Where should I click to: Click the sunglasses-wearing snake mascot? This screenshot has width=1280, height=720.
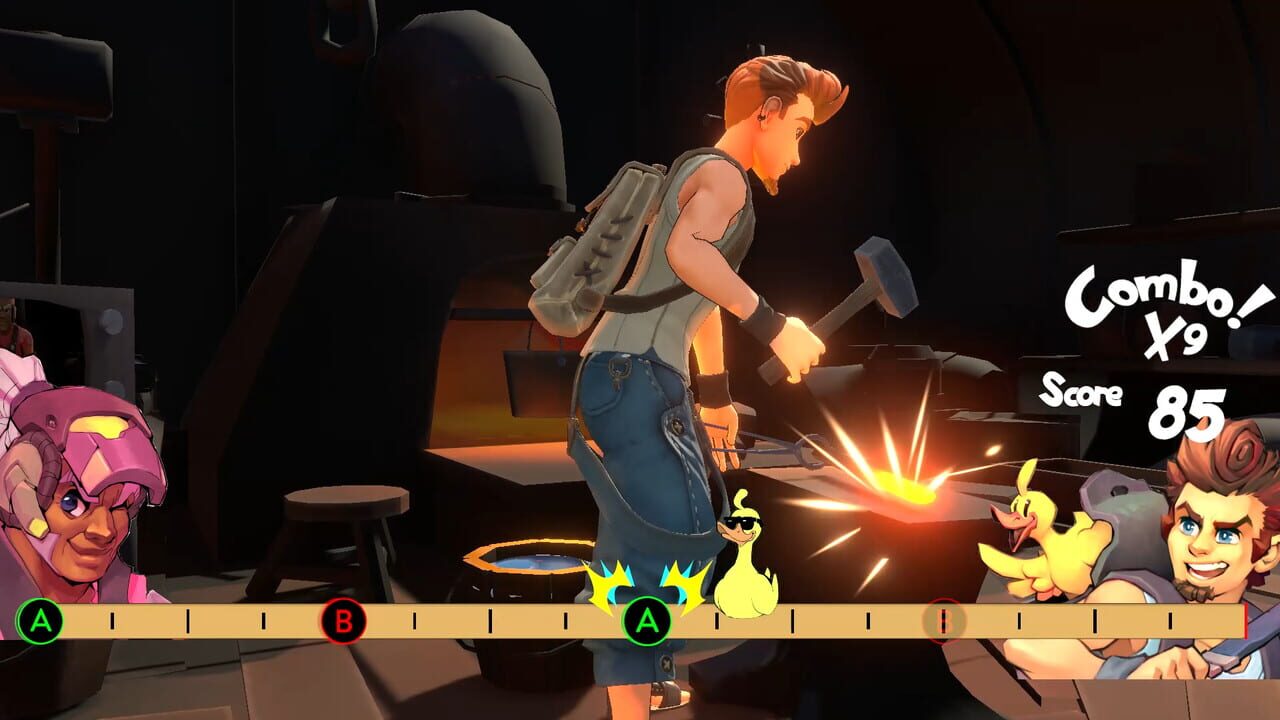[745, 555]
